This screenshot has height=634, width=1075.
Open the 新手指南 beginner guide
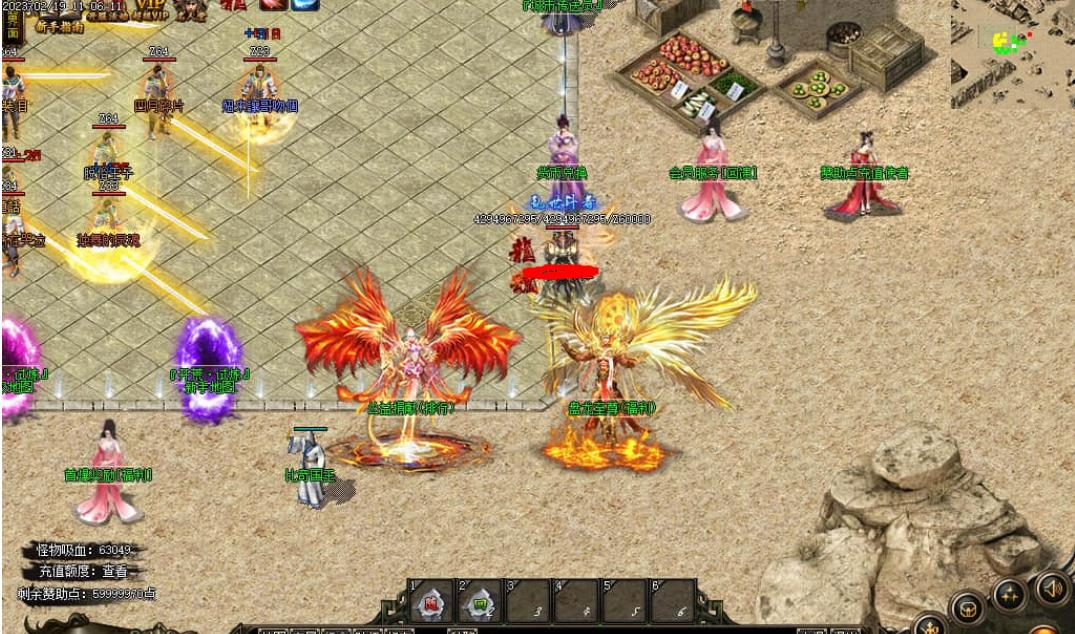tap(59, 28)
